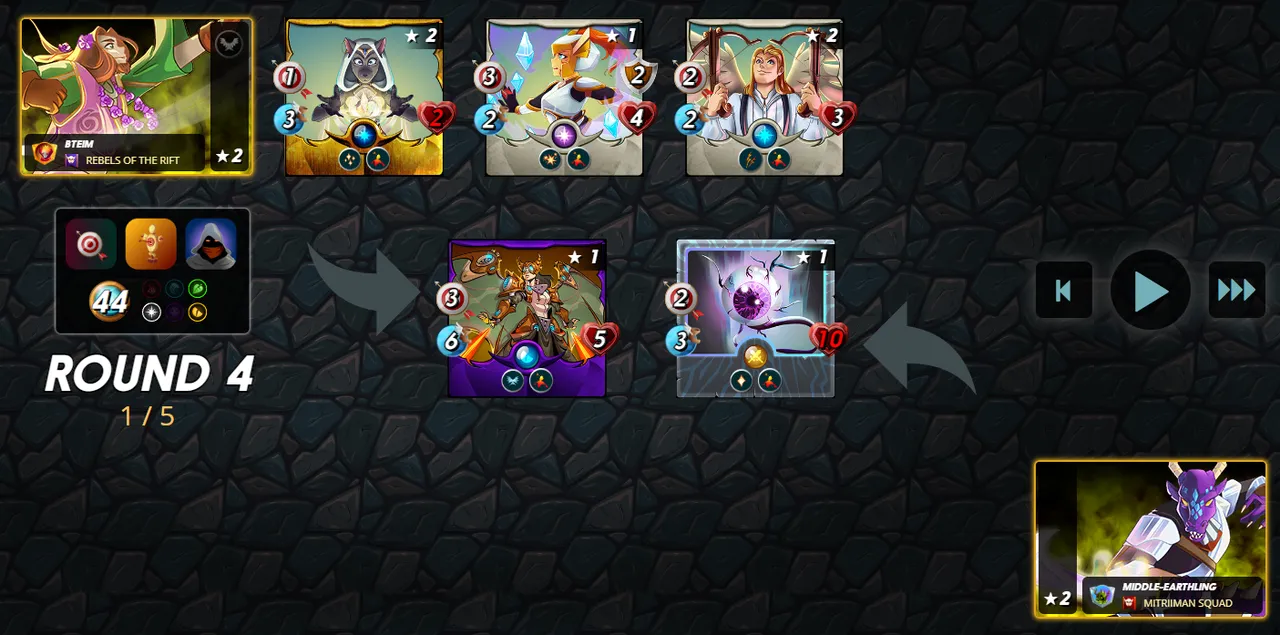Click the green leaf Earth element icon
The height and width of the screenshot is (635, 1280).
tap(197, 289)
